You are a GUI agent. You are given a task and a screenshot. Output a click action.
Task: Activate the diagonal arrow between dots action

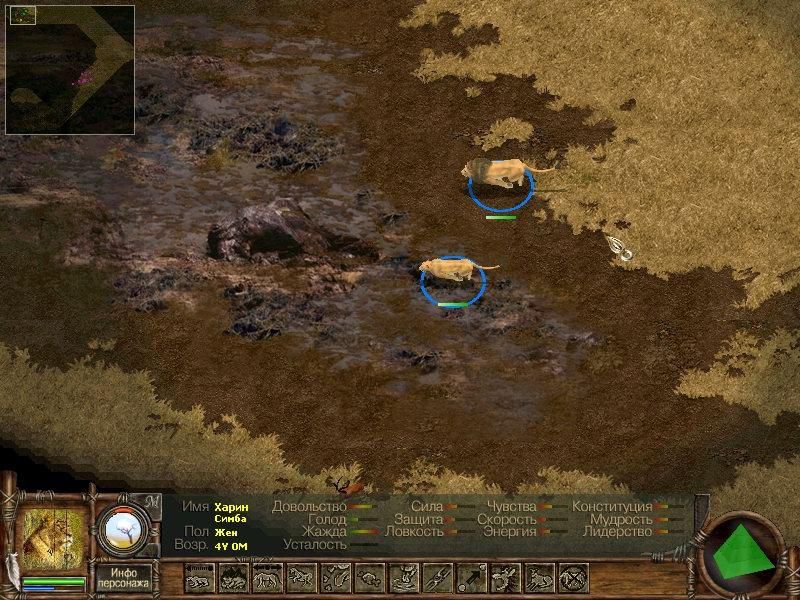(x=471, y=577)
